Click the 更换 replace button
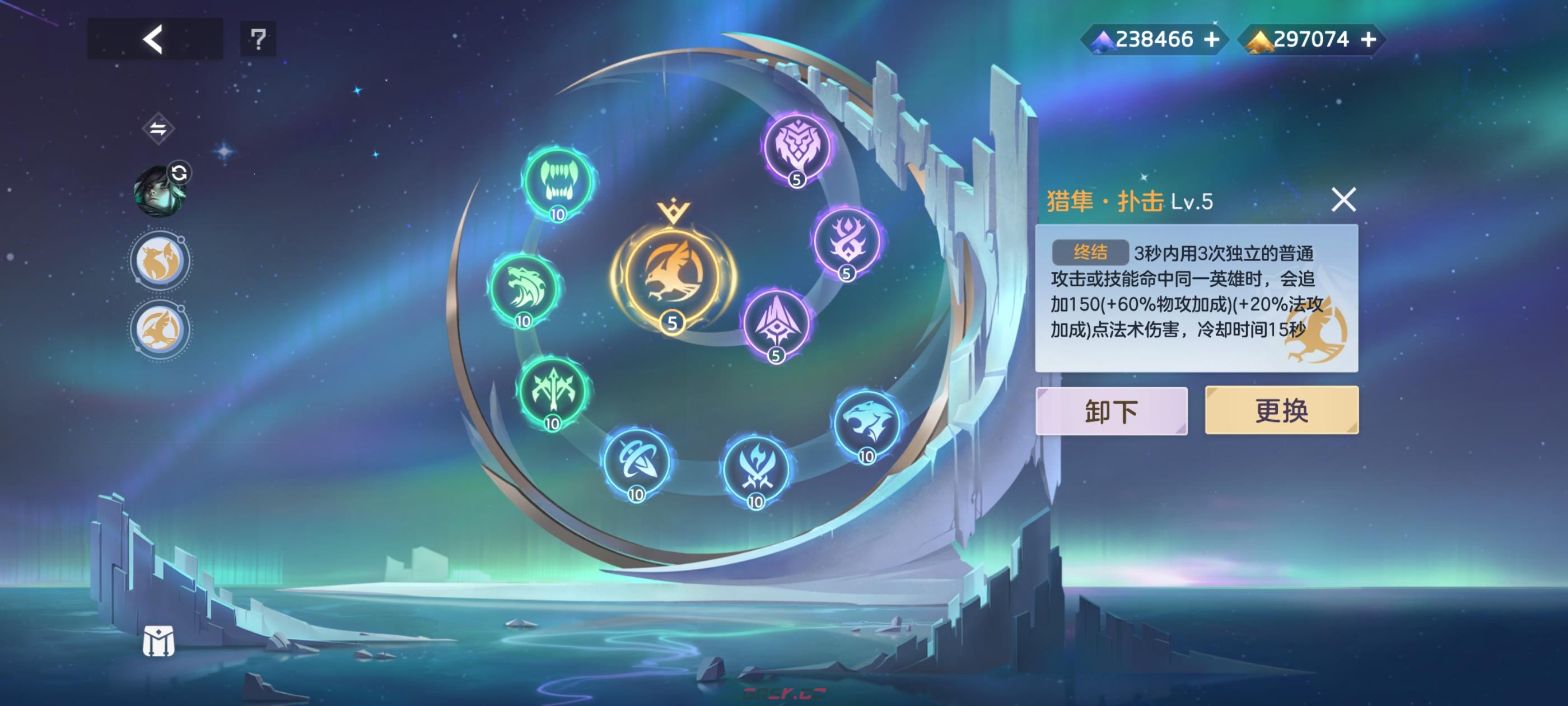Viewport: 1568px width, 706px height. pos(1281,411)
